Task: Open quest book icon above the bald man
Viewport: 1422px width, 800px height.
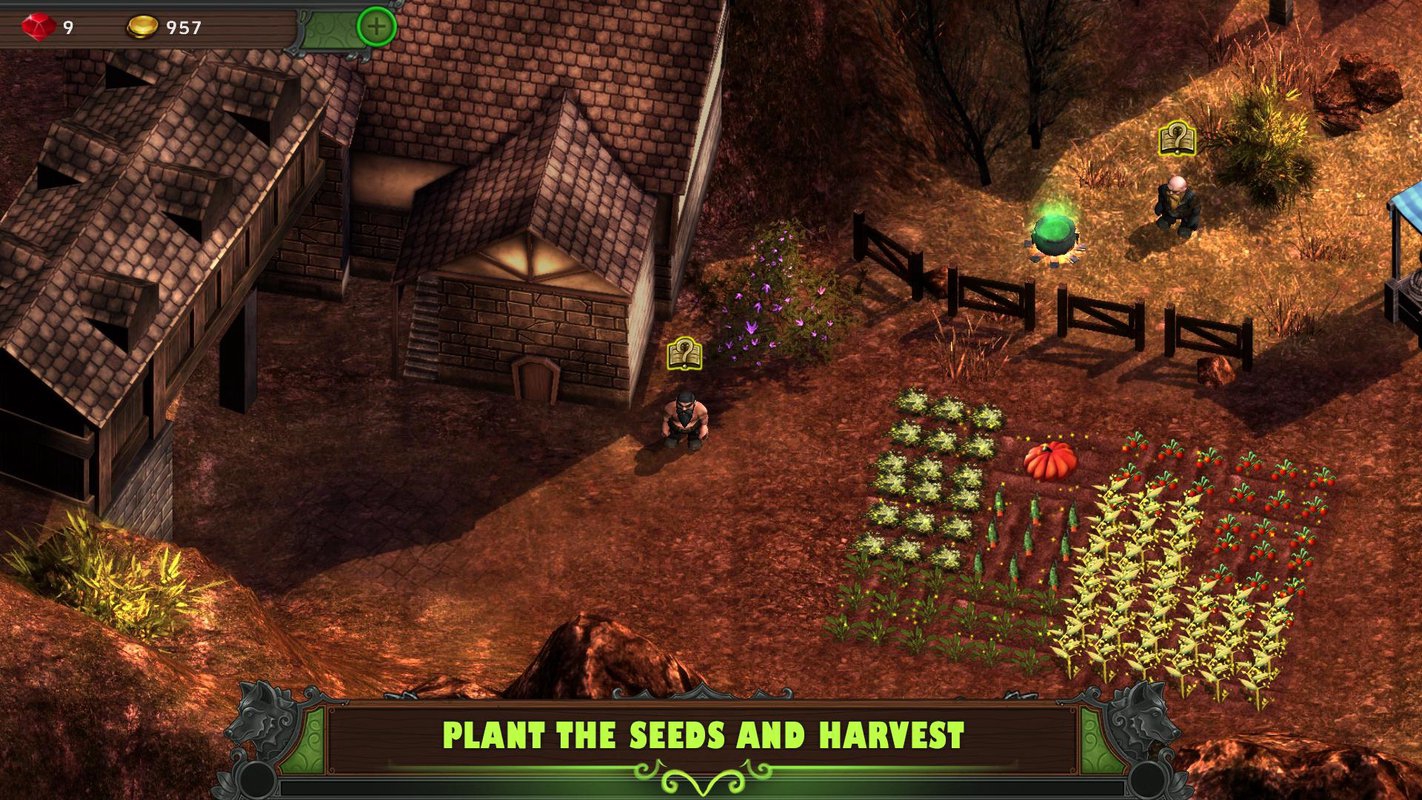Action: [1177, 139]
